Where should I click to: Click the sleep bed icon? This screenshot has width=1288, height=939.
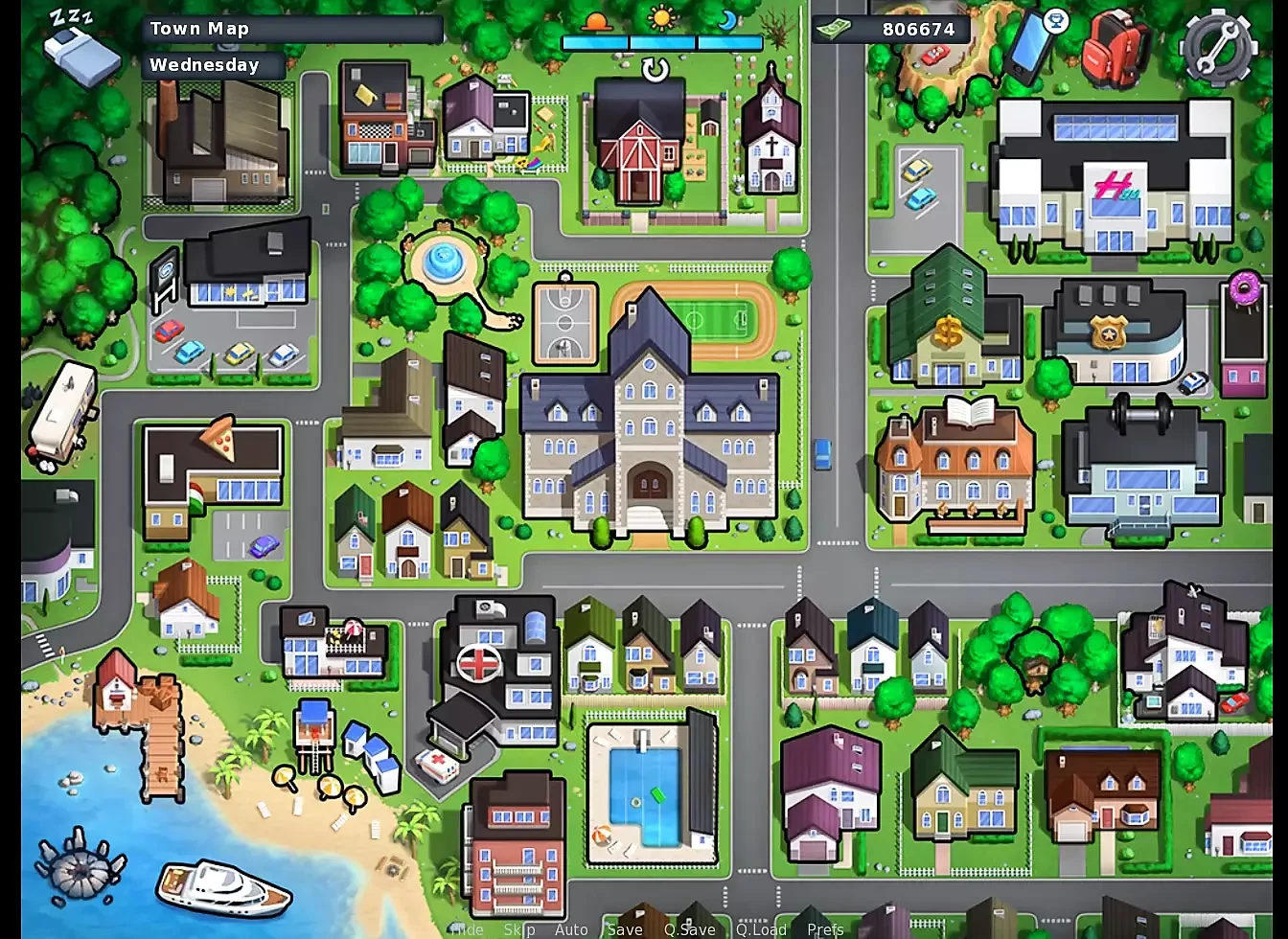point(81,50)
